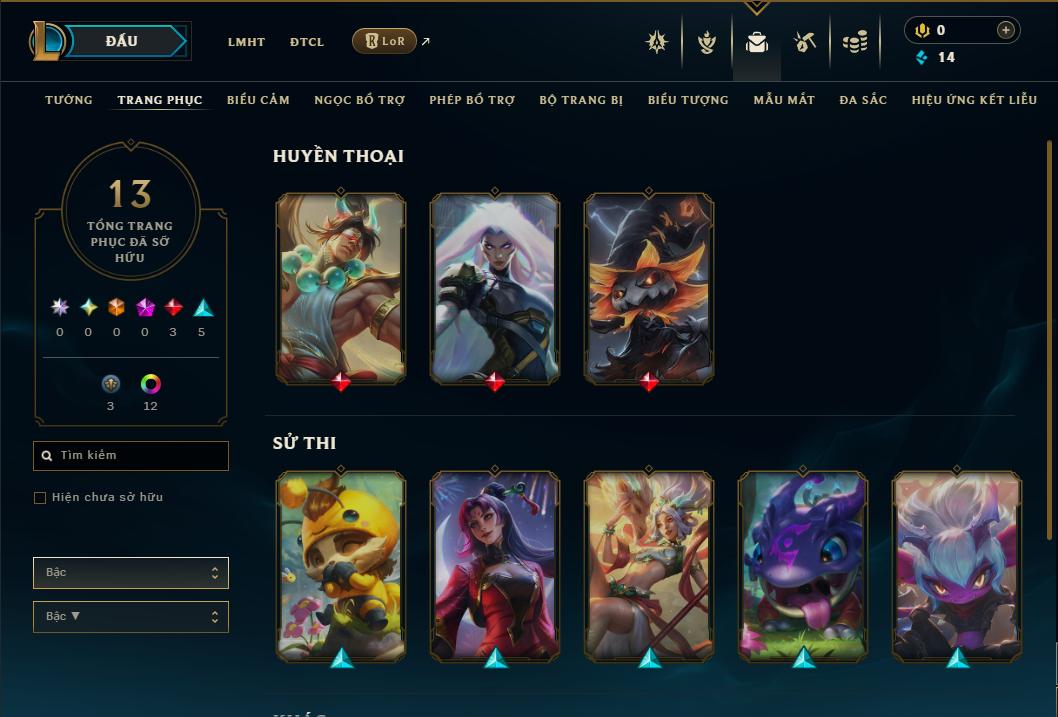Switch to the BIỂU TƯỢNG tab

pos(688,100)
